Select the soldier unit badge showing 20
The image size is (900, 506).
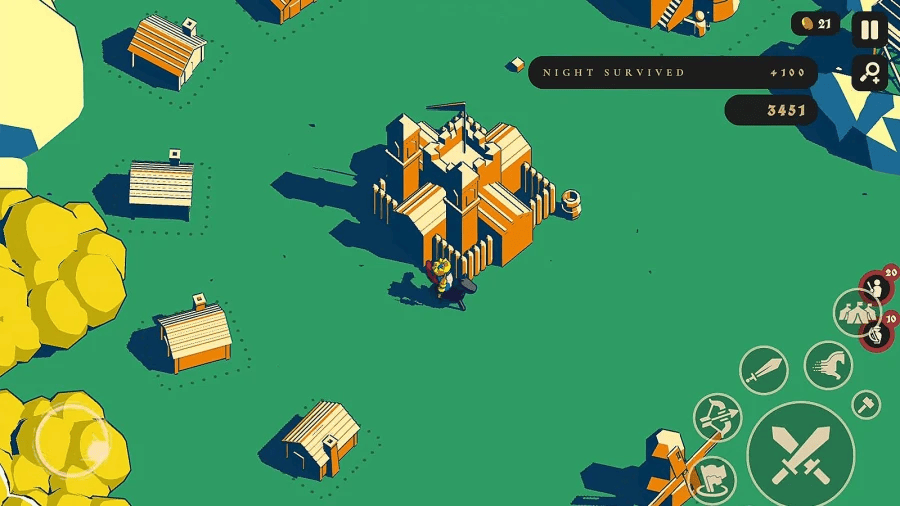[x=877, y=288]
